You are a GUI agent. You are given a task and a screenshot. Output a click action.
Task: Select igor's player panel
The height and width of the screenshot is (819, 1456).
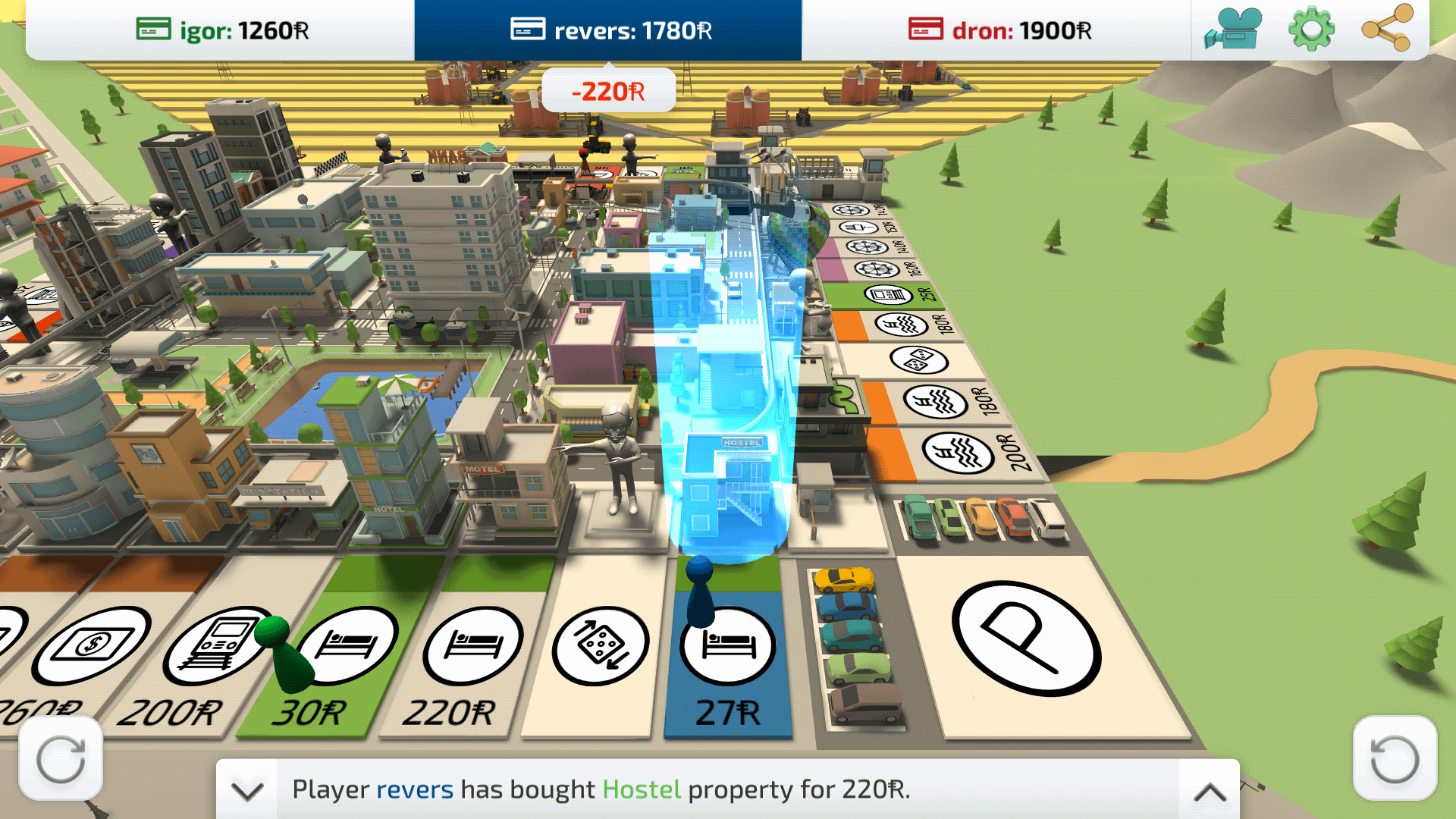[x=221, y=30]
